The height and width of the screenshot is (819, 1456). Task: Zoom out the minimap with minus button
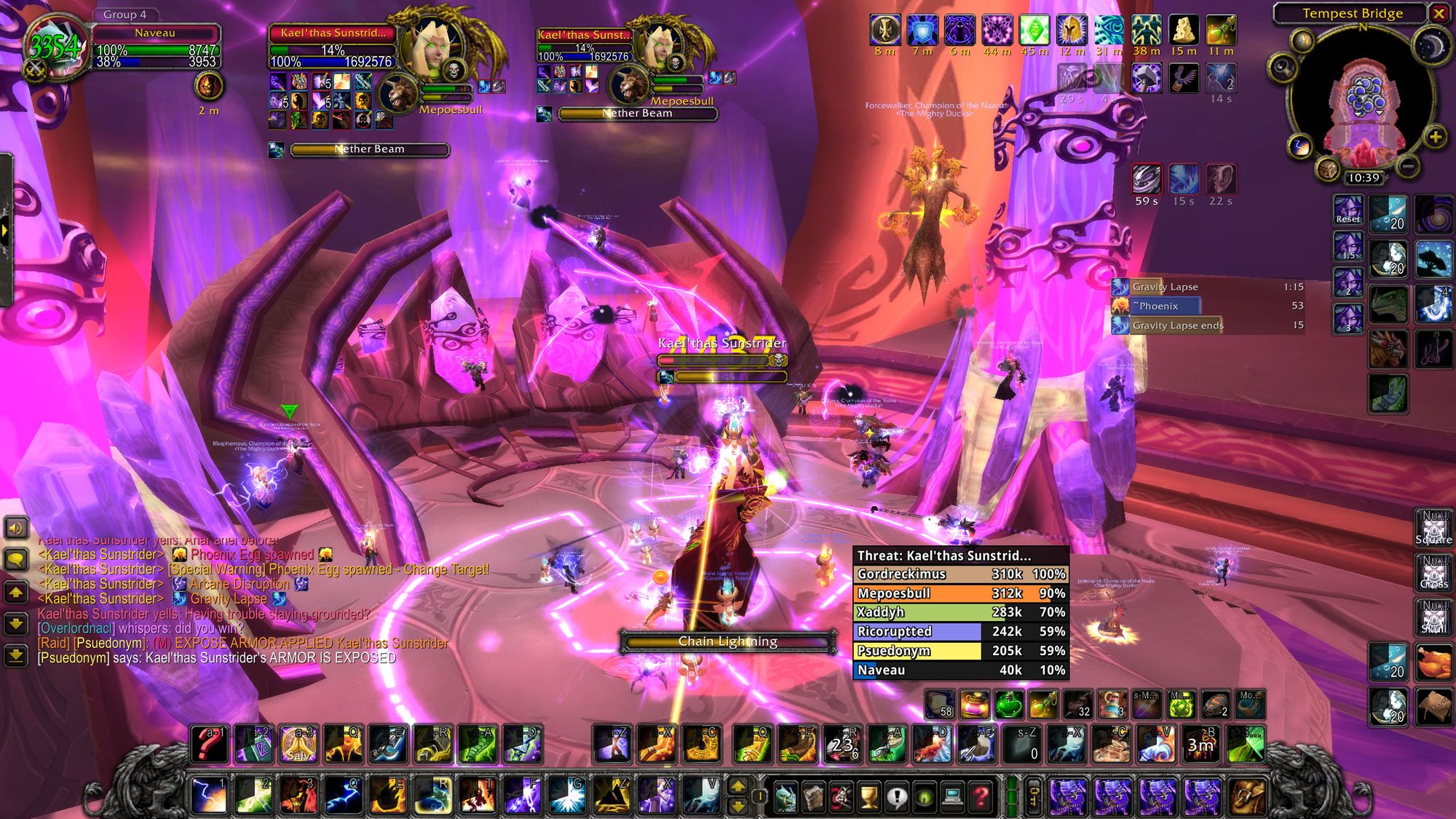click(x=1408, y=167)
